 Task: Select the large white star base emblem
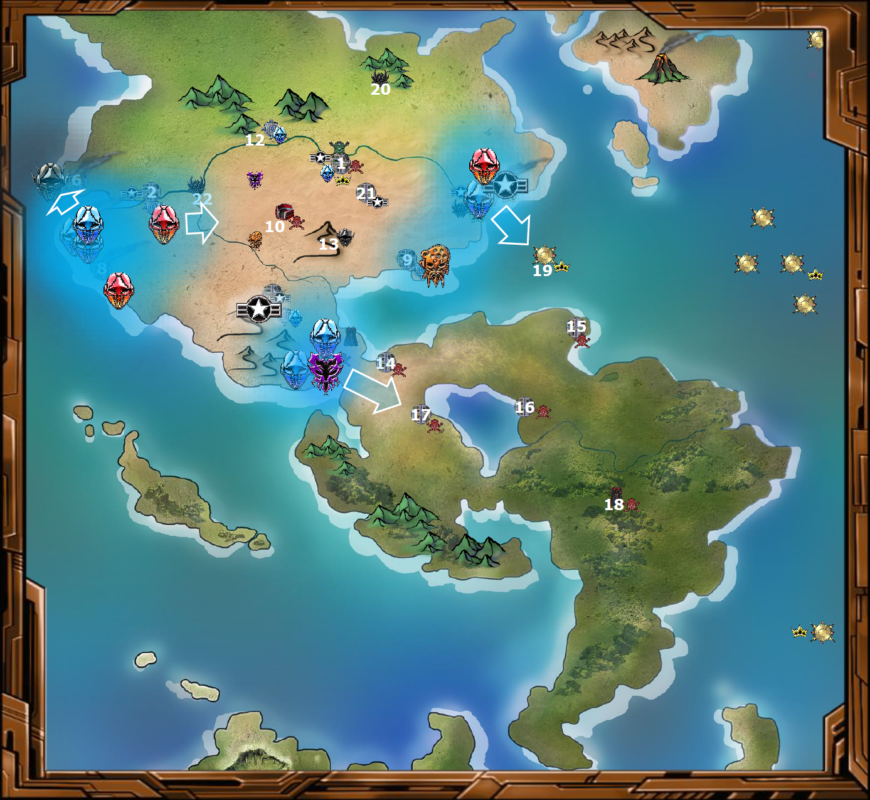coord(259,309)
